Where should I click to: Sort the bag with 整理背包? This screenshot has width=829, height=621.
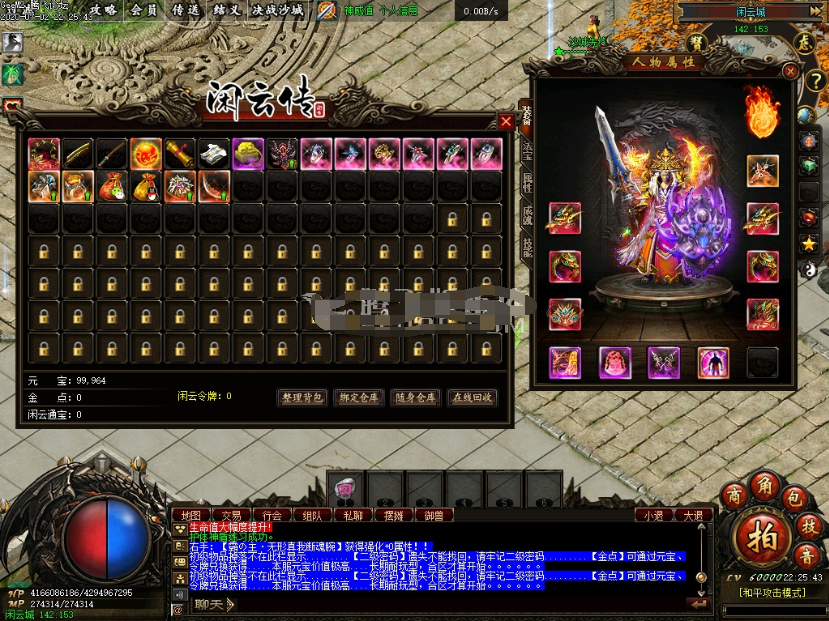tap(302, 398)
